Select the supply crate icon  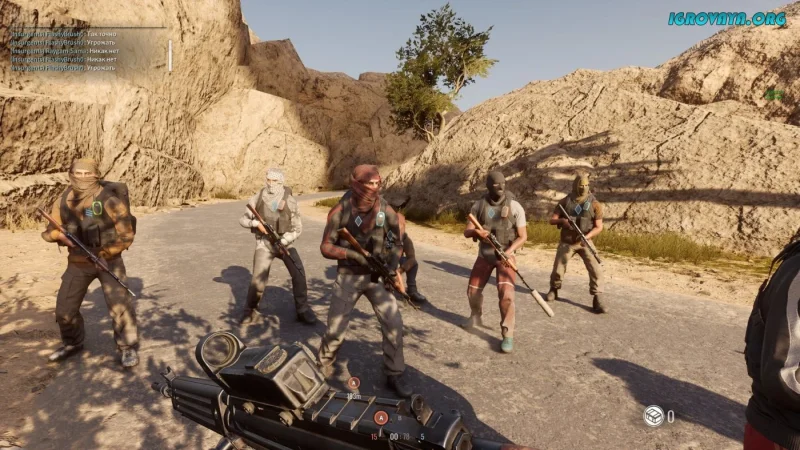point(652,415)
